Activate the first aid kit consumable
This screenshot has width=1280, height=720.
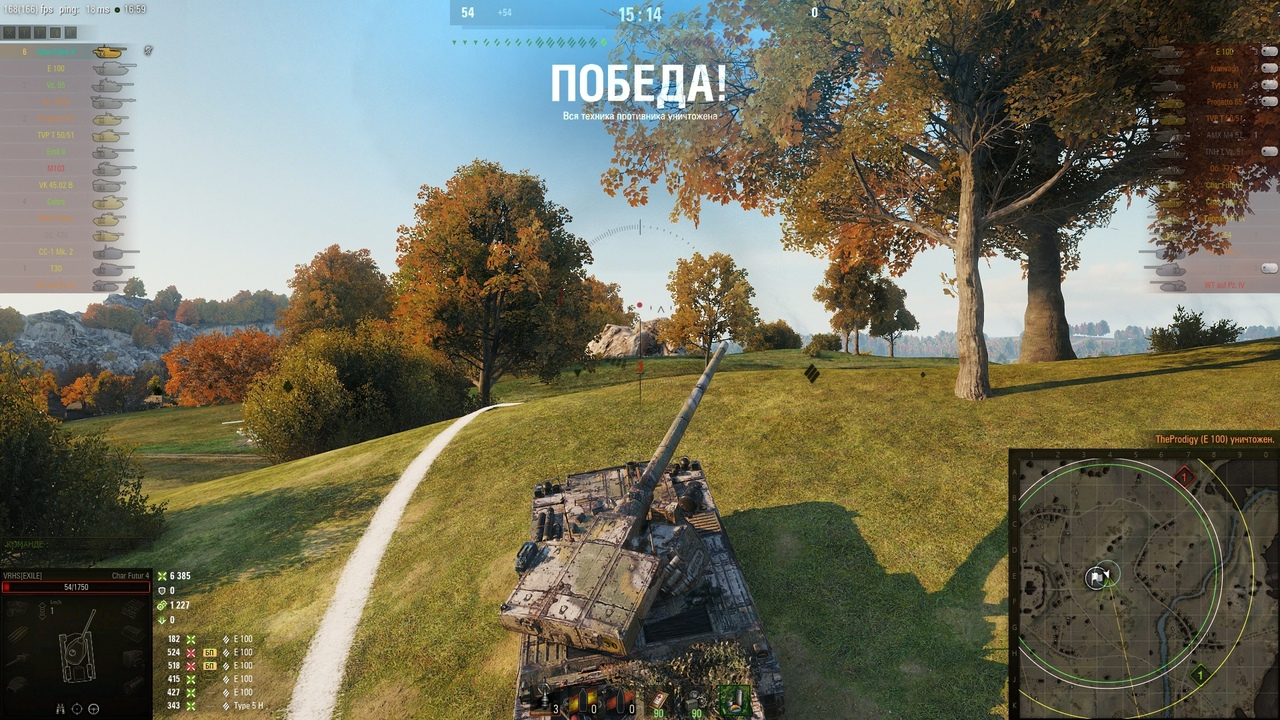click(658, 699)
